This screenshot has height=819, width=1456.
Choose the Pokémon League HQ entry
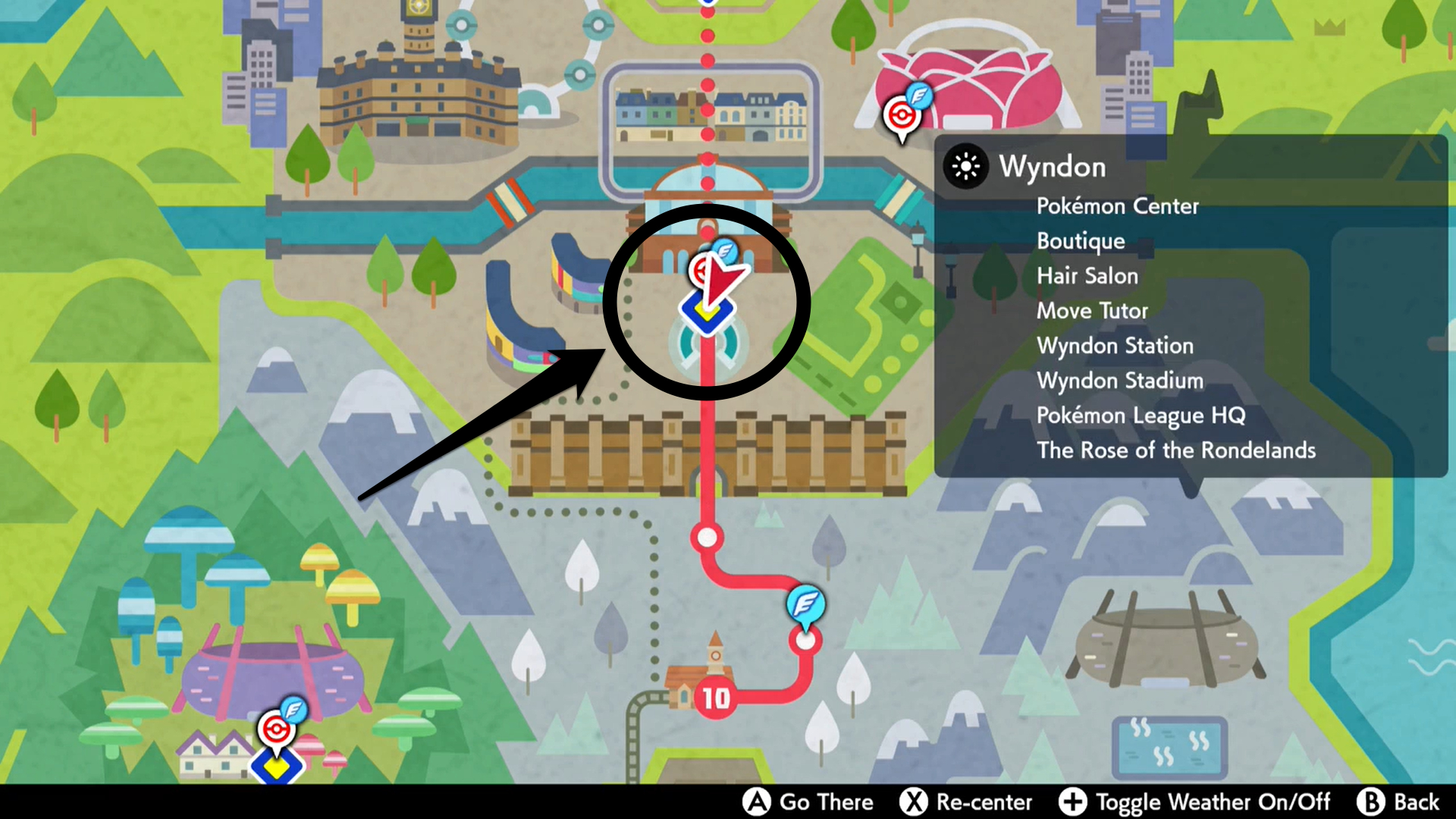[1141, 416]
